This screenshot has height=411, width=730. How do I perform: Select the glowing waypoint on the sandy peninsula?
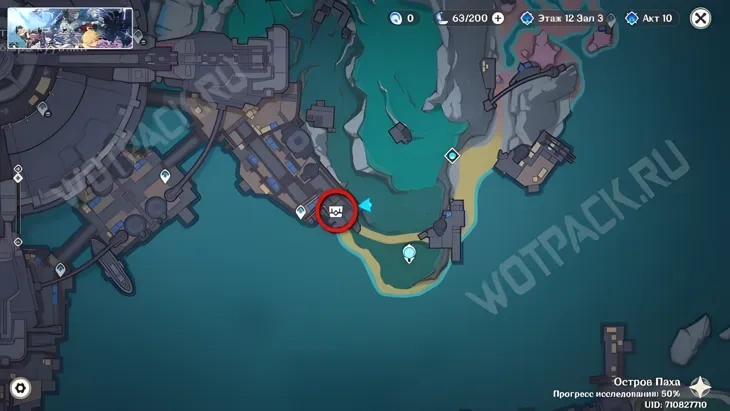[409, 254]
